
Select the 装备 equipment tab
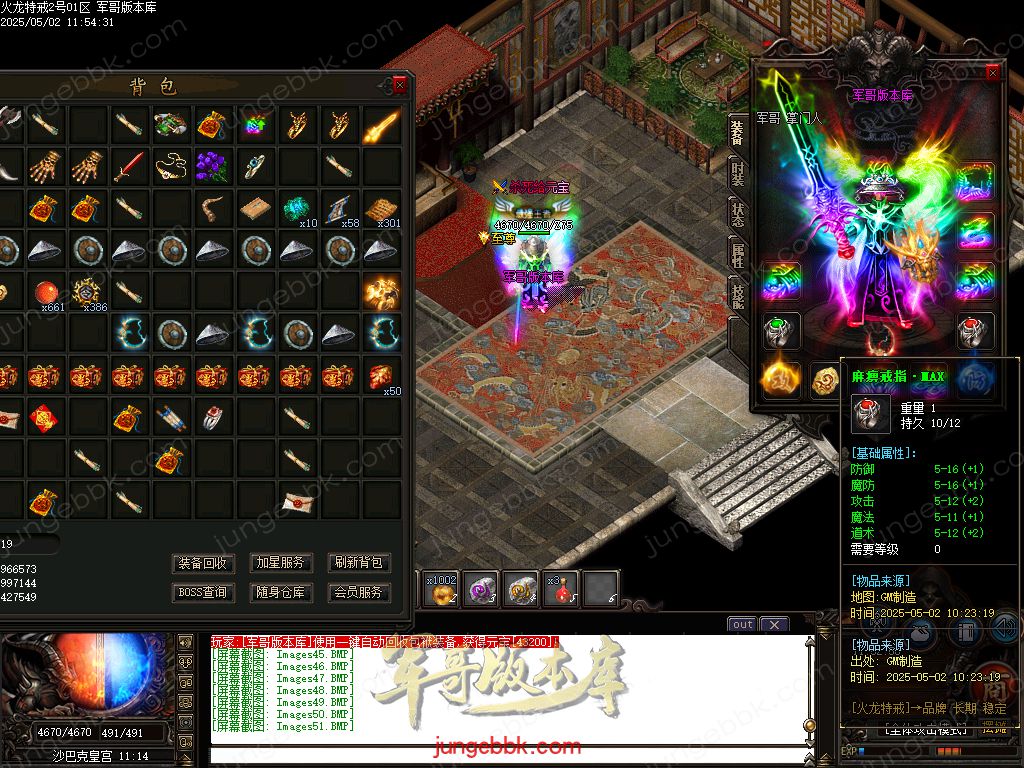[x=737, y=132]
